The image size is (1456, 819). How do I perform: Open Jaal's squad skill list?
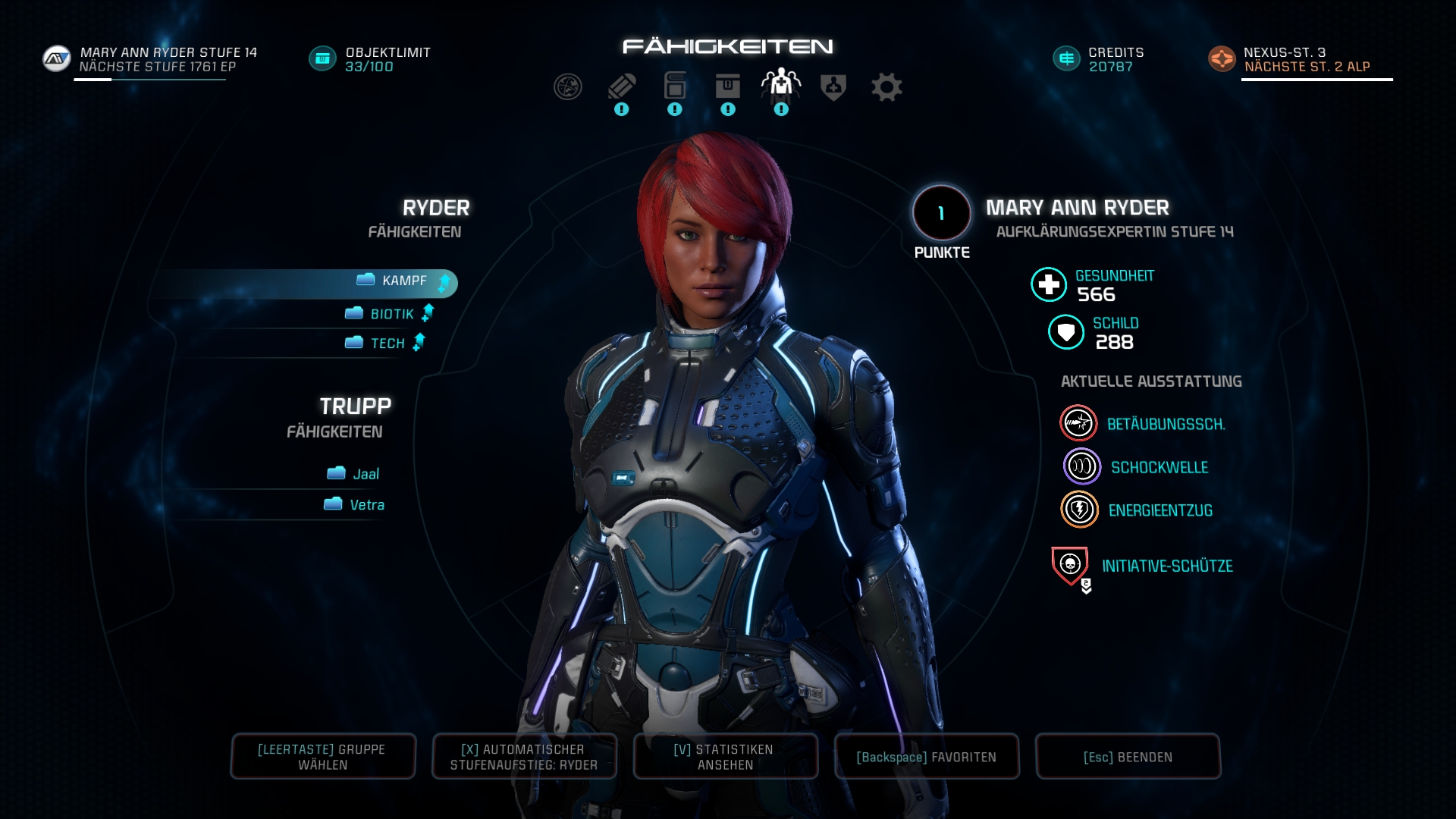coord(355,473)
